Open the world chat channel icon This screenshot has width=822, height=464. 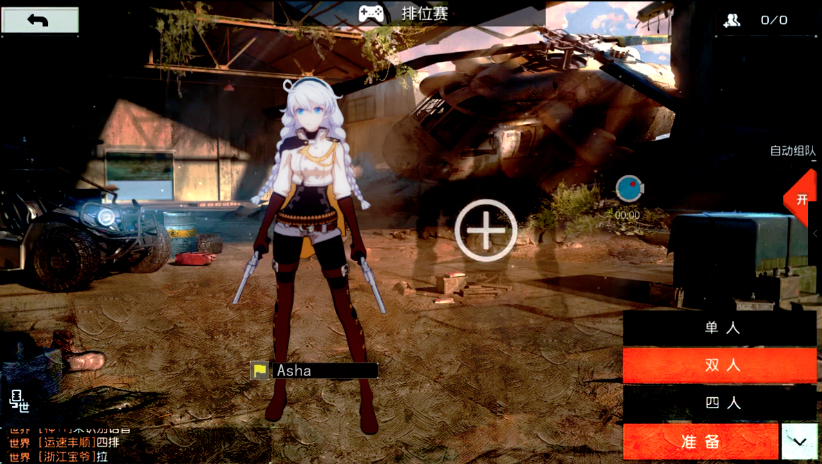[19, 401]
